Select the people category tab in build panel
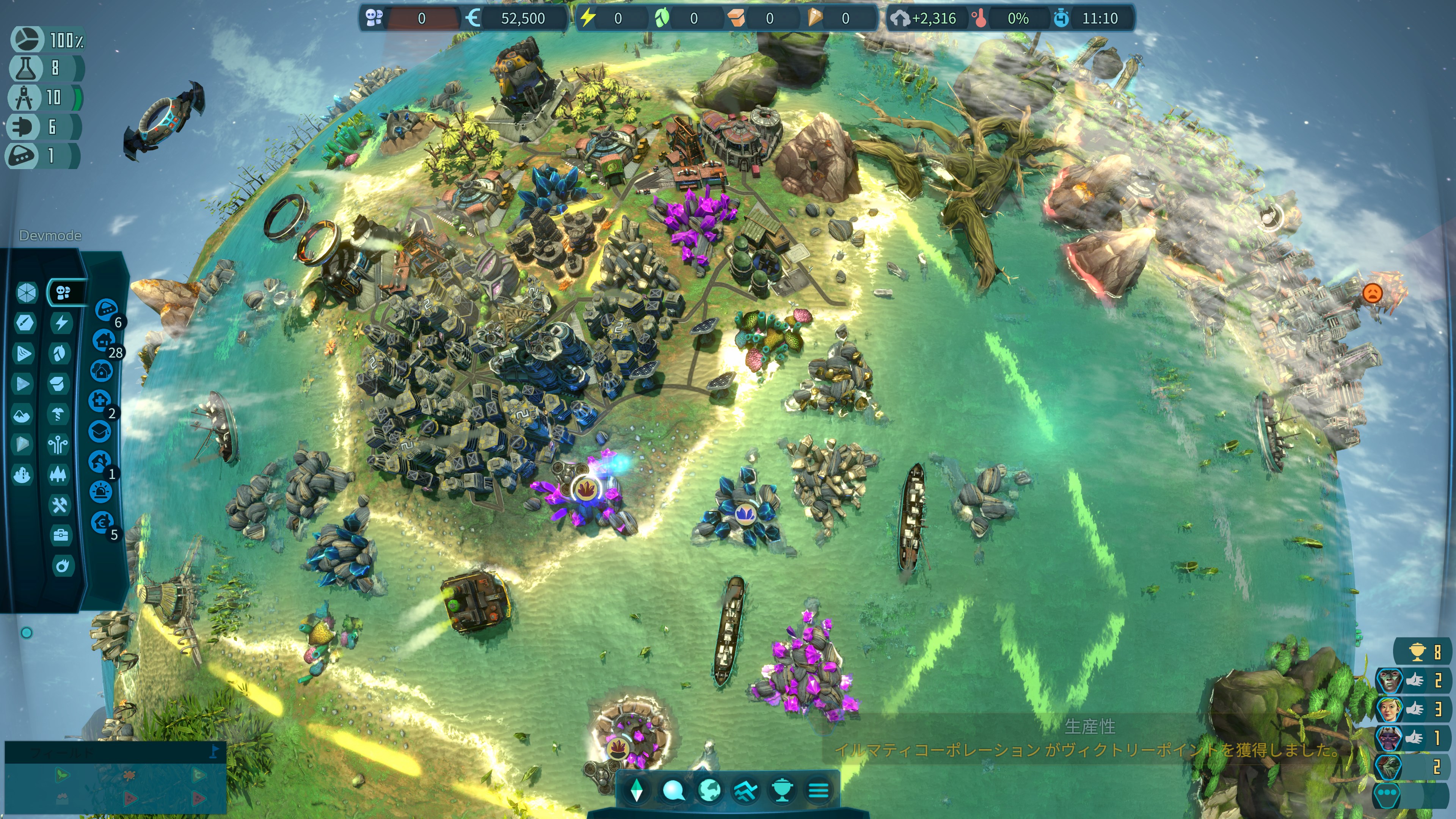Screen dimensions: 1456x819 tap(63, 292)
